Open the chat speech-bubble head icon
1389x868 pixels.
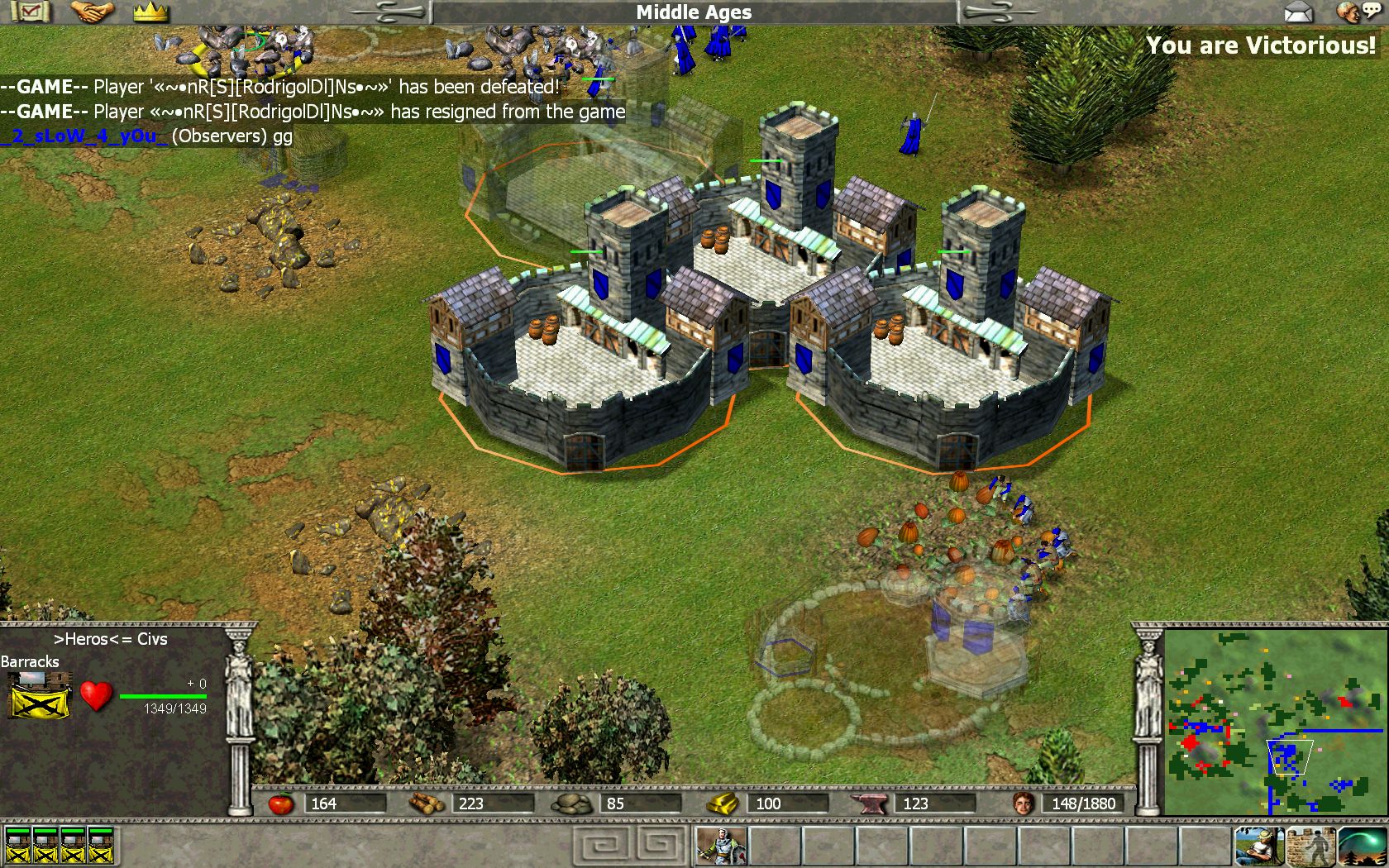tap(1356, 12)
